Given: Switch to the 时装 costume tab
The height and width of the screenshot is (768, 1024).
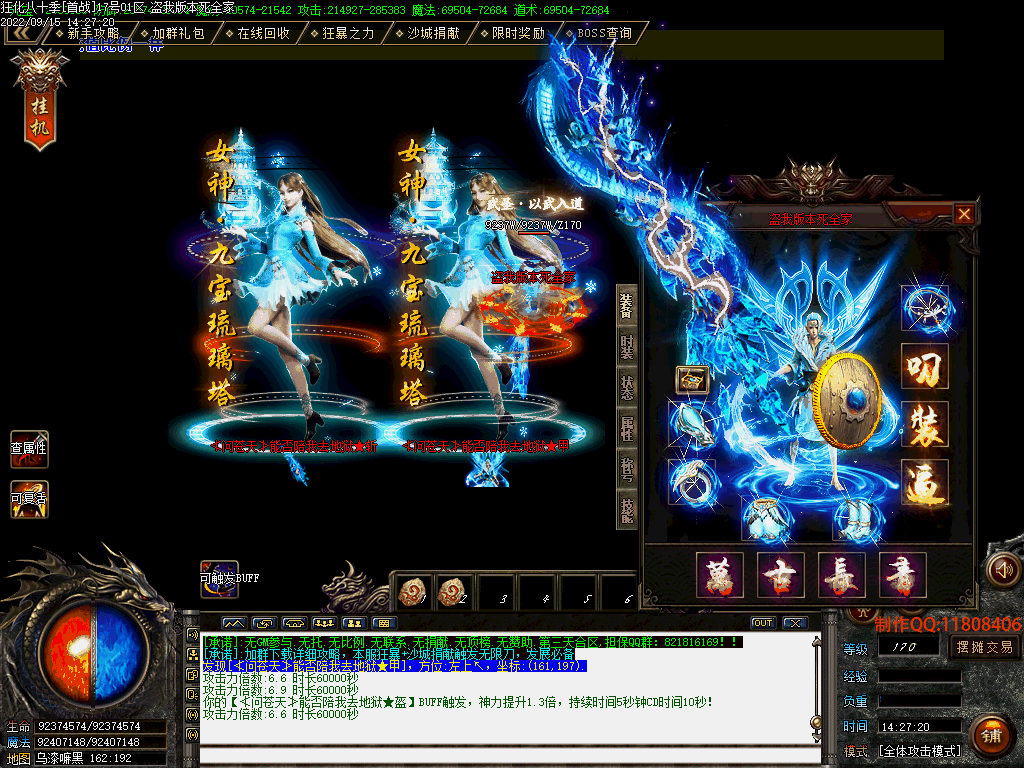Looking at the screenshot, I should 626,346.
